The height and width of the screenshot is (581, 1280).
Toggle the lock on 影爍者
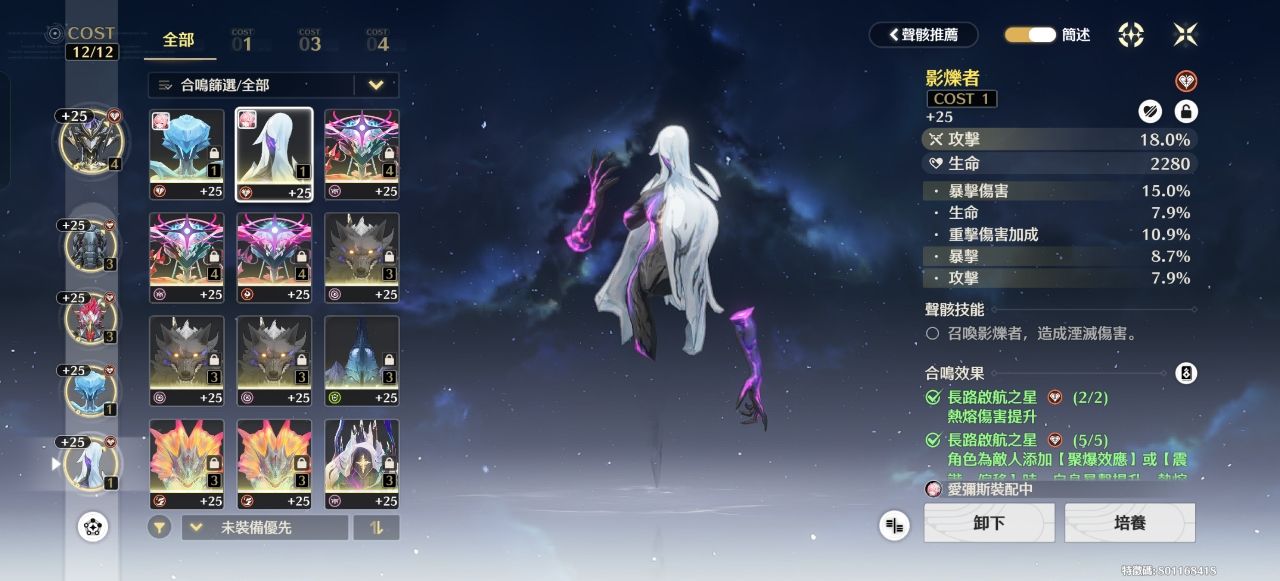[x=1185, y=112]
